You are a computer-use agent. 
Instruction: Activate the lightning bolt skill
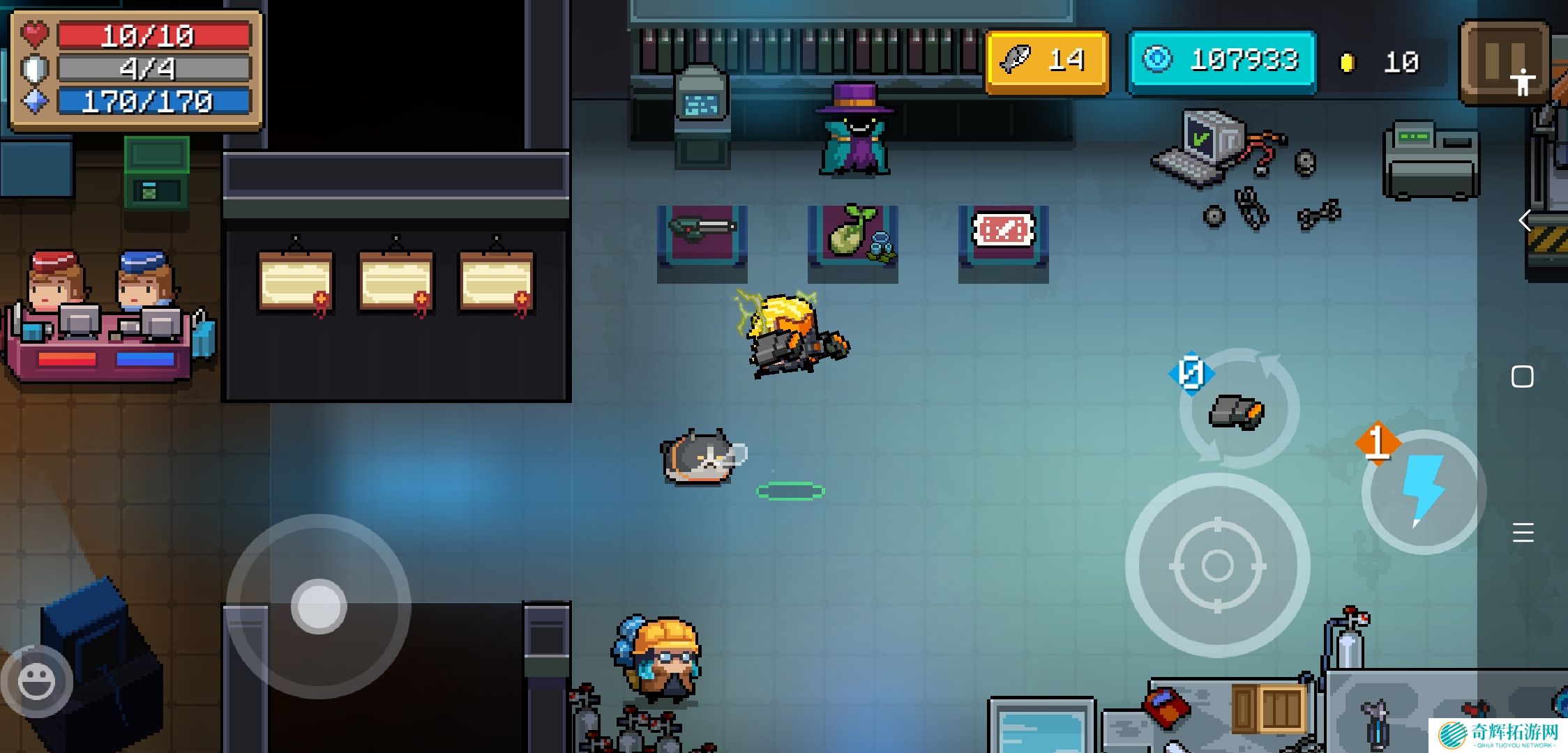point(1423,492)
